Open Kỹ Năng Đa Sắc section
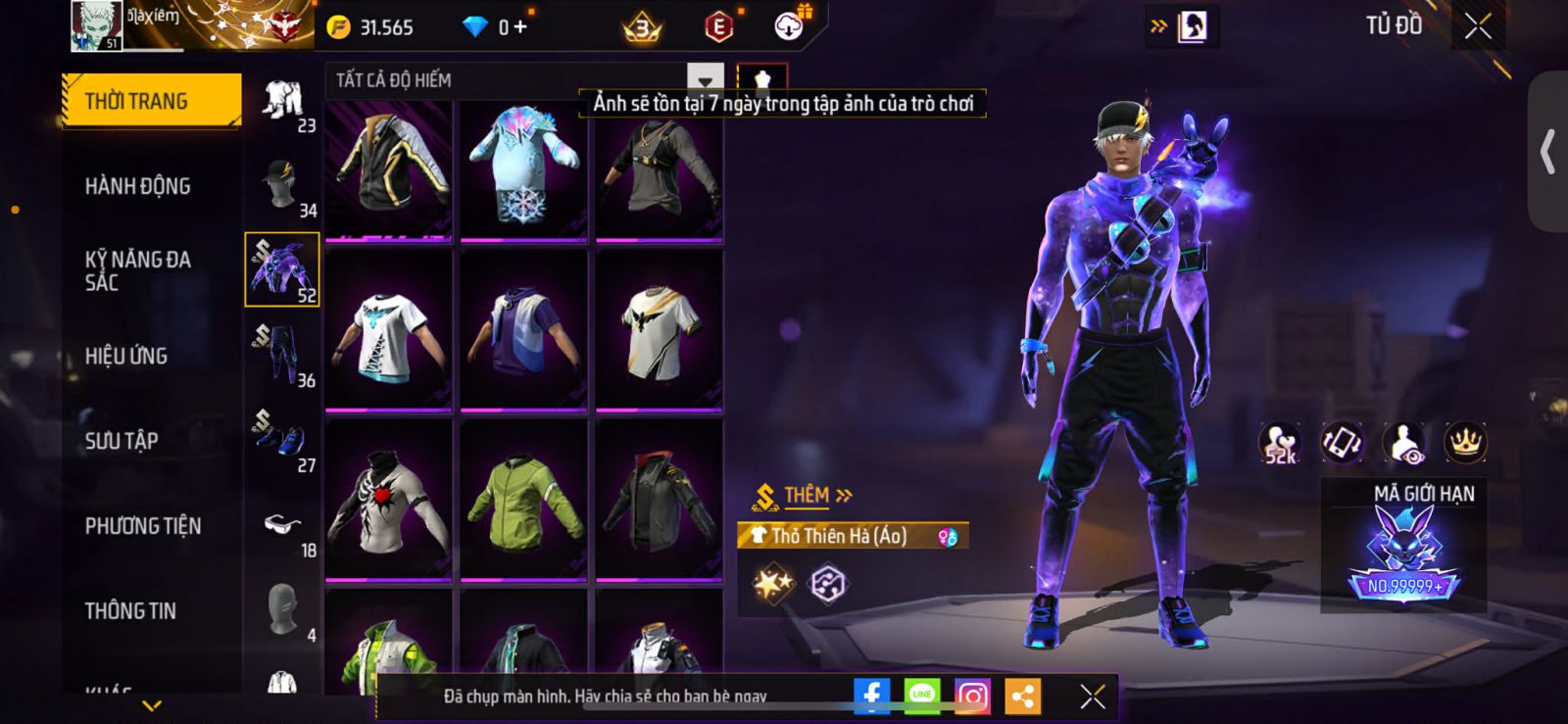The height and width of the screenshot is (724, 1568). coord(138,270)
